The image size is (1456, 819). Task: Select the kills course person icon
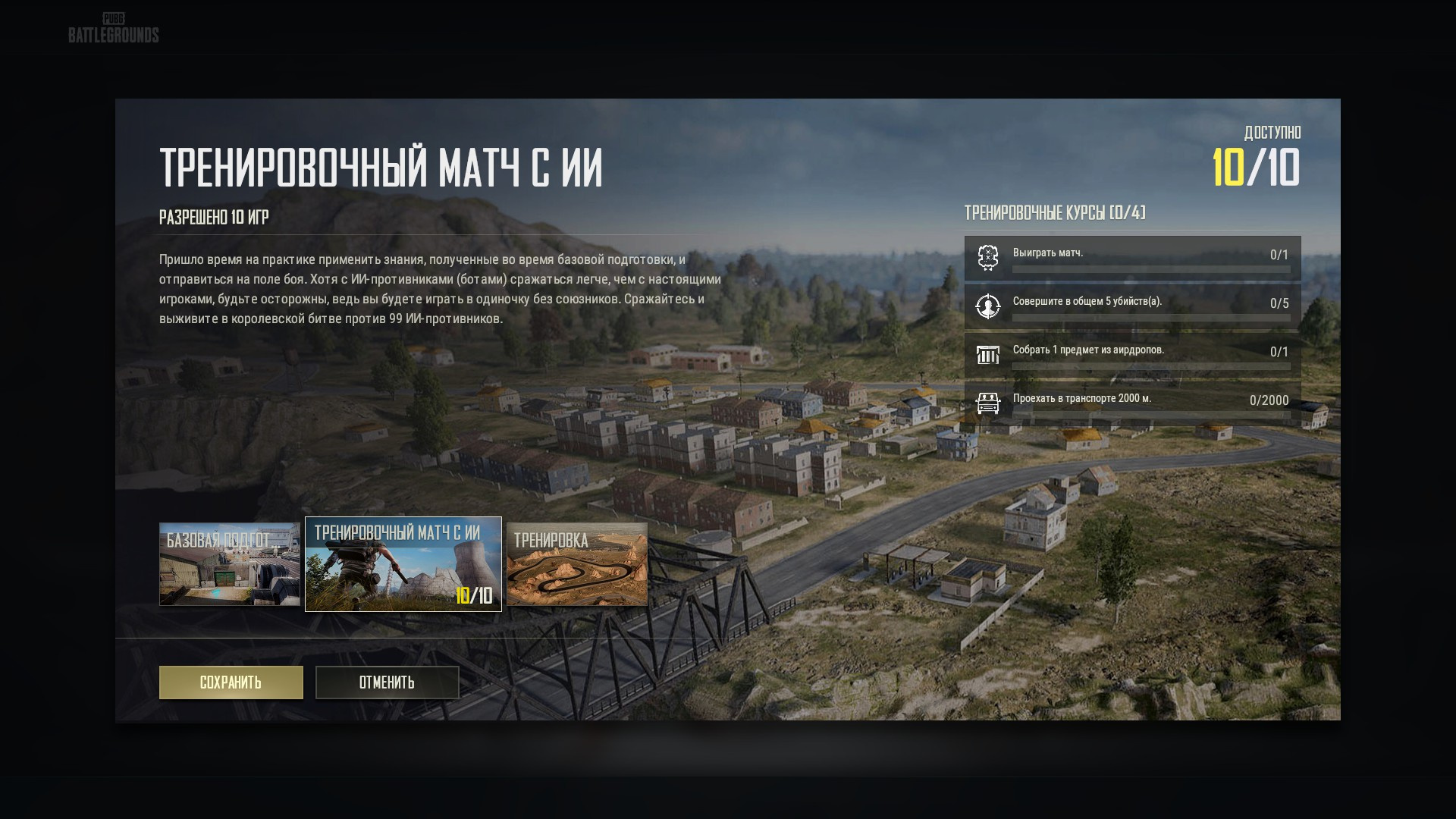[x=987, y=306]
